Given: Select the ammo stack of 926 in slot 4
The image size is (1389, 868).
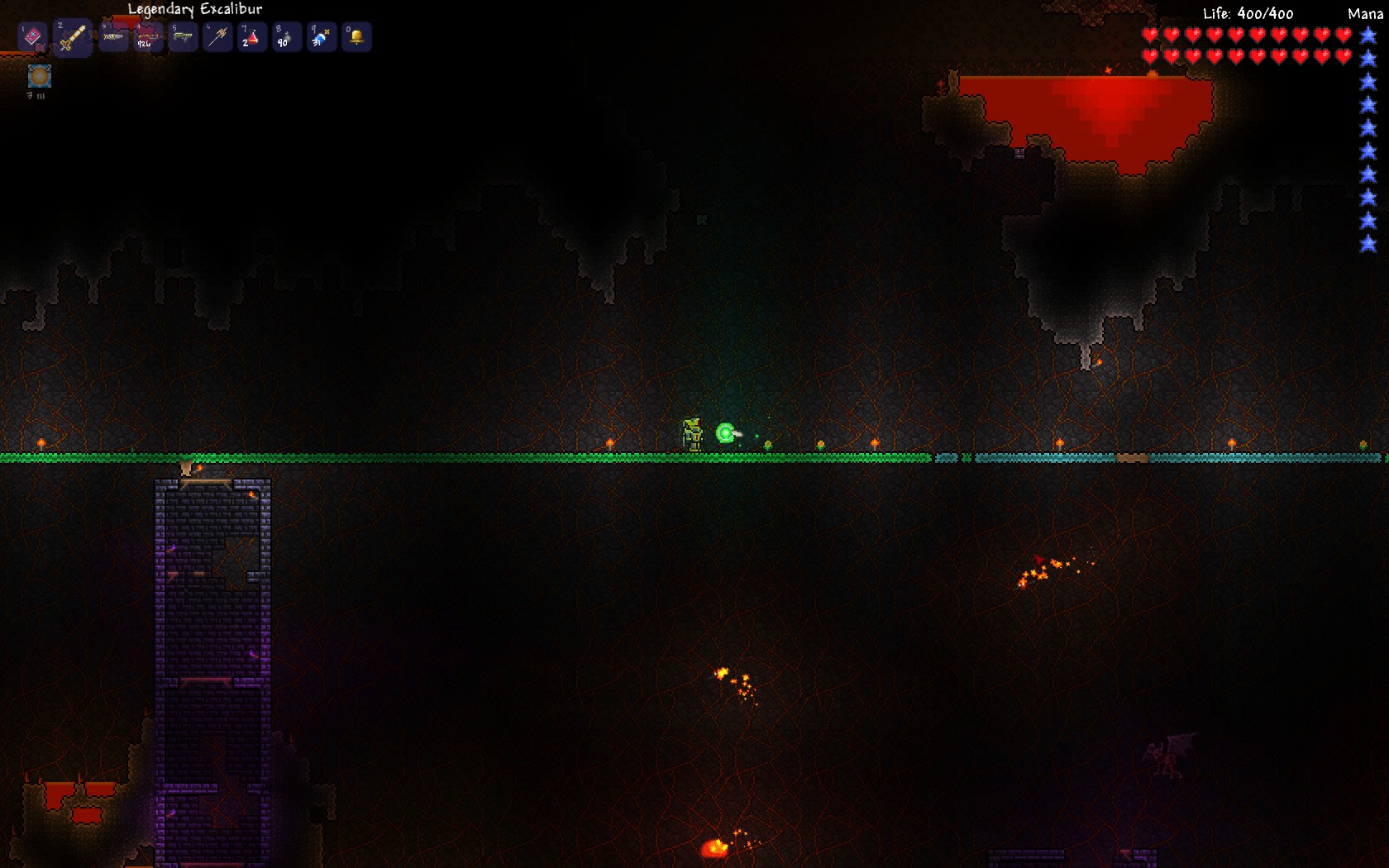Looking at the screenshot, I should pyautogui.click(x=147, y=37).
